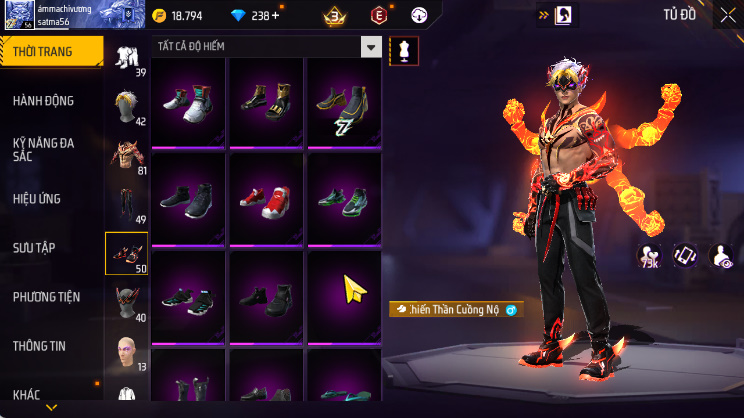This screenshot has height=418, width=744.
Task: Open the KỸ NĂNG ĐA SẮC tab
Action: (x=44, y=149)
